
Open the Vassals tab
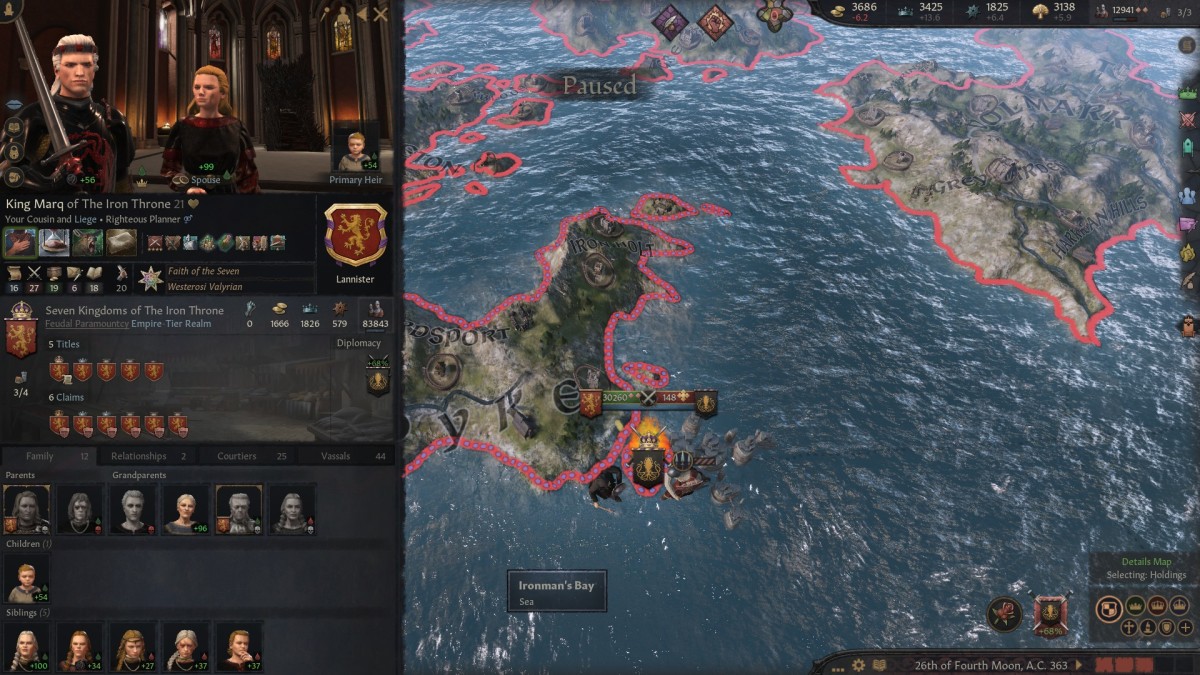tap(336, 456)
